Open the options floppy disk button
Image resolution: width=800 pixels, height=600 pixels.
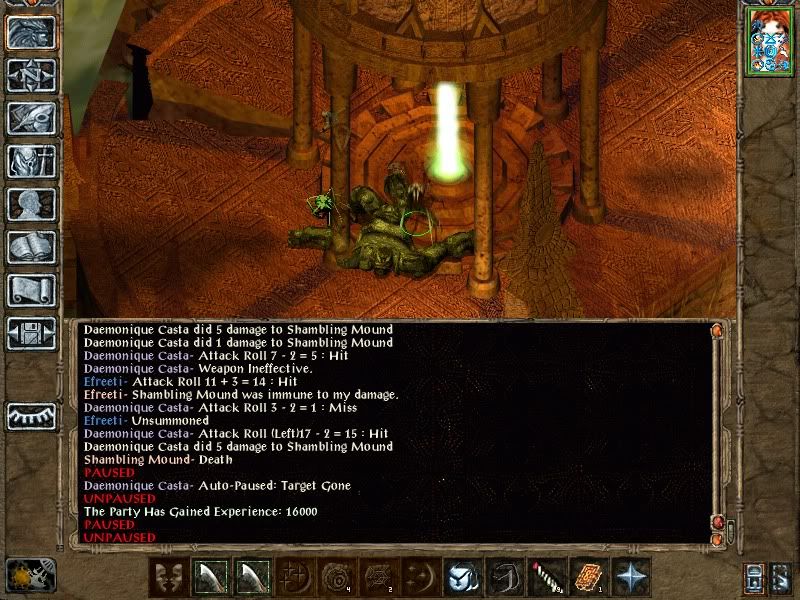[x=31, y=333]
